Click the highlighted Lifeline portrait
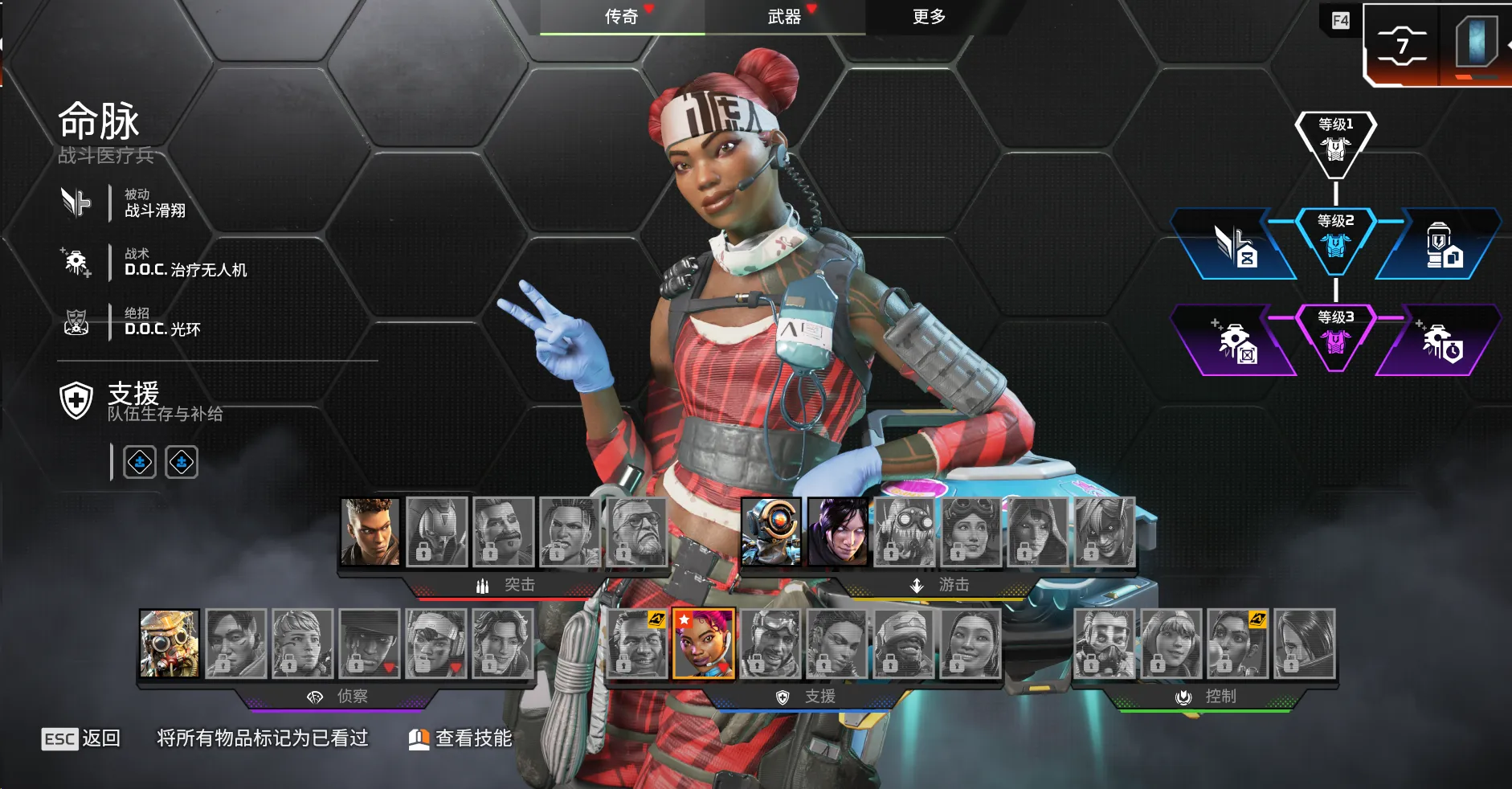This screenshot has width=1512, height=789. tap(704, 643)
